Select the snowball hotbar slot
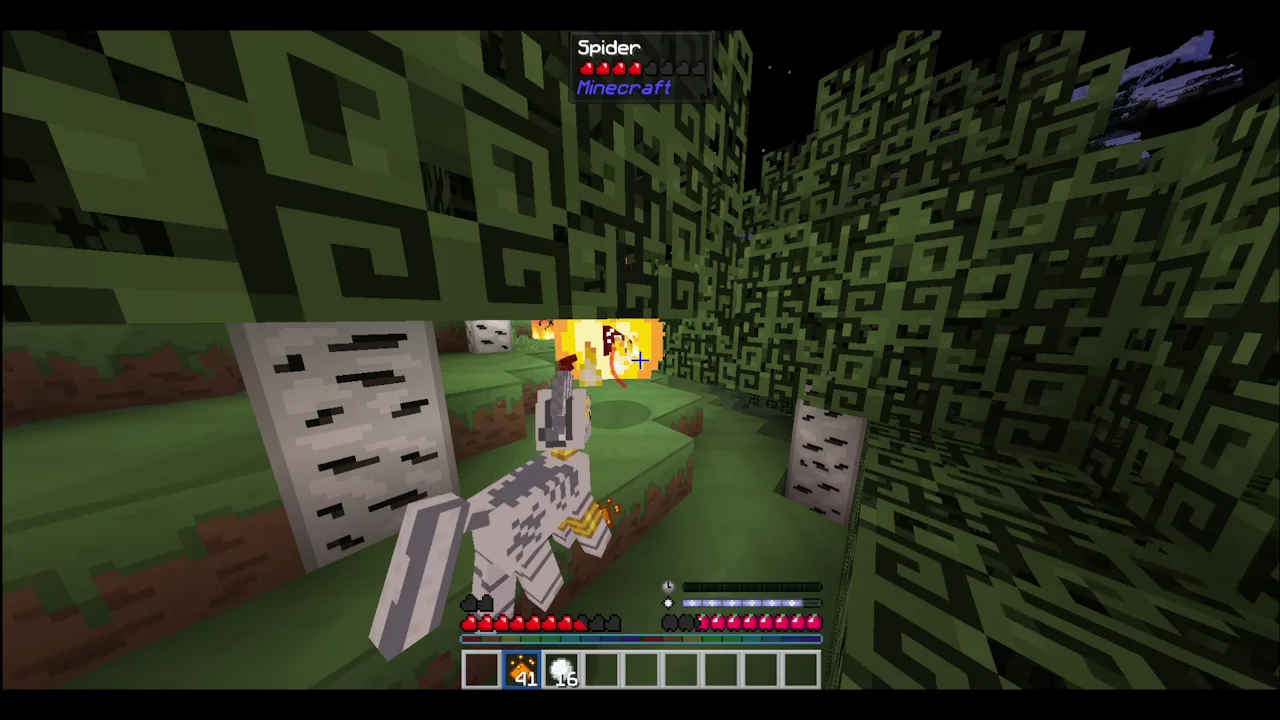Viewport: 1280px width, 720px height. click(x=562, y=670)
